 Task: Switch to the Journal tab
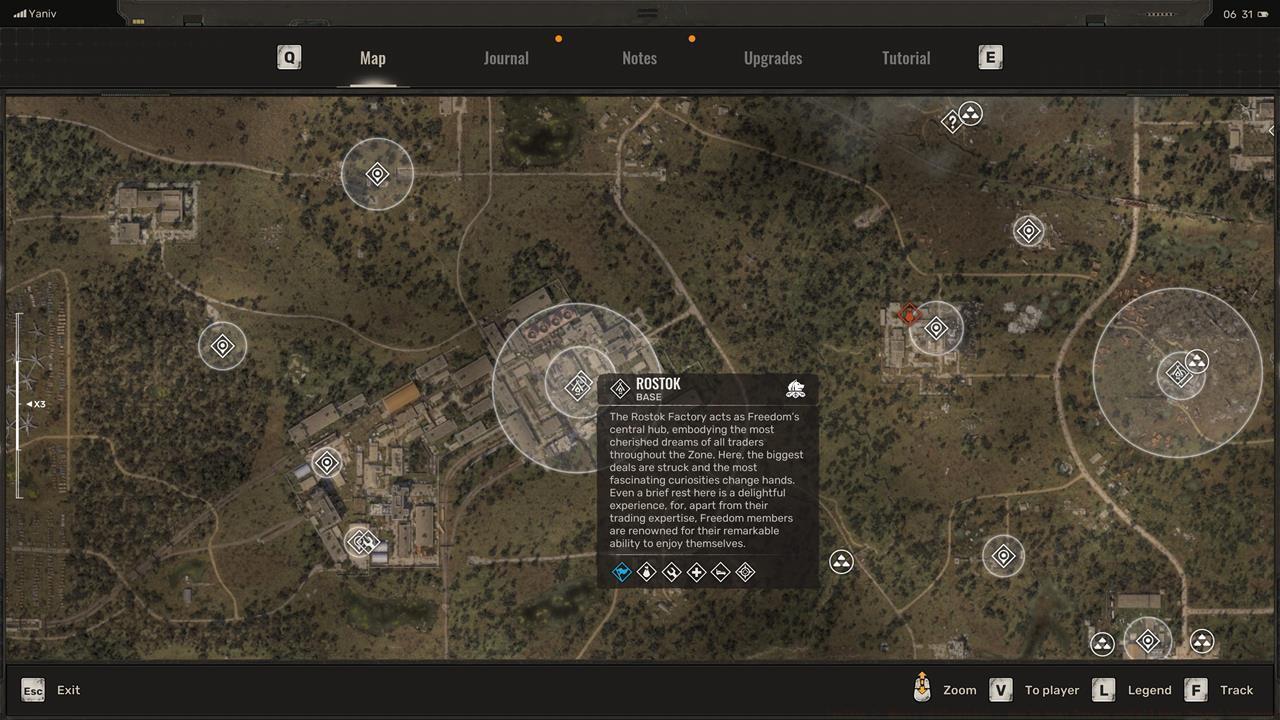point(506,58)
